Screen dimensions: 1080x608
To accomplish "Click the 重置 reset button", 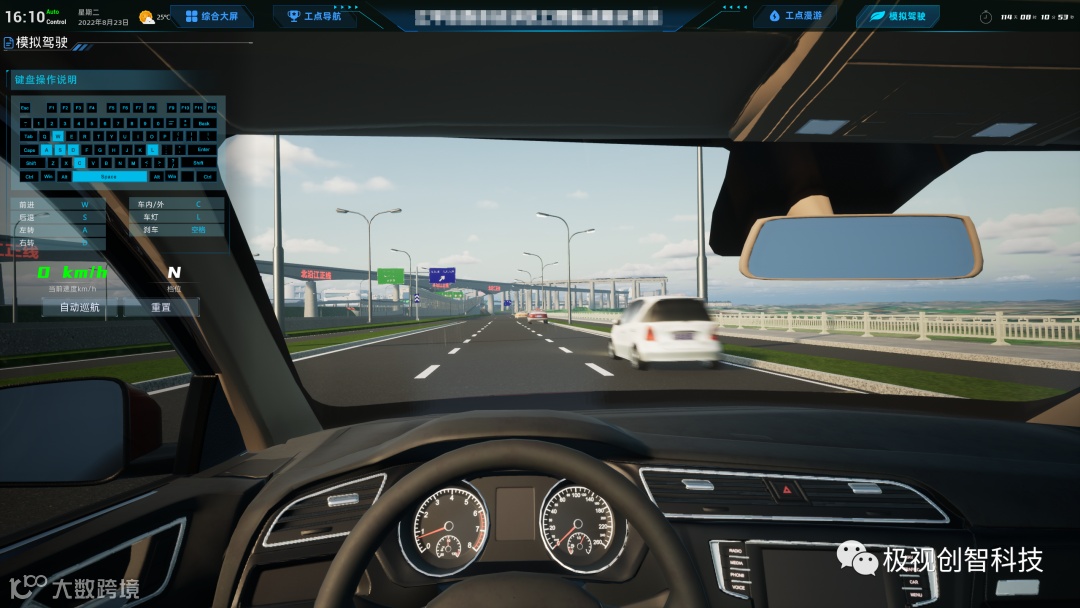I will click(161, 307).
